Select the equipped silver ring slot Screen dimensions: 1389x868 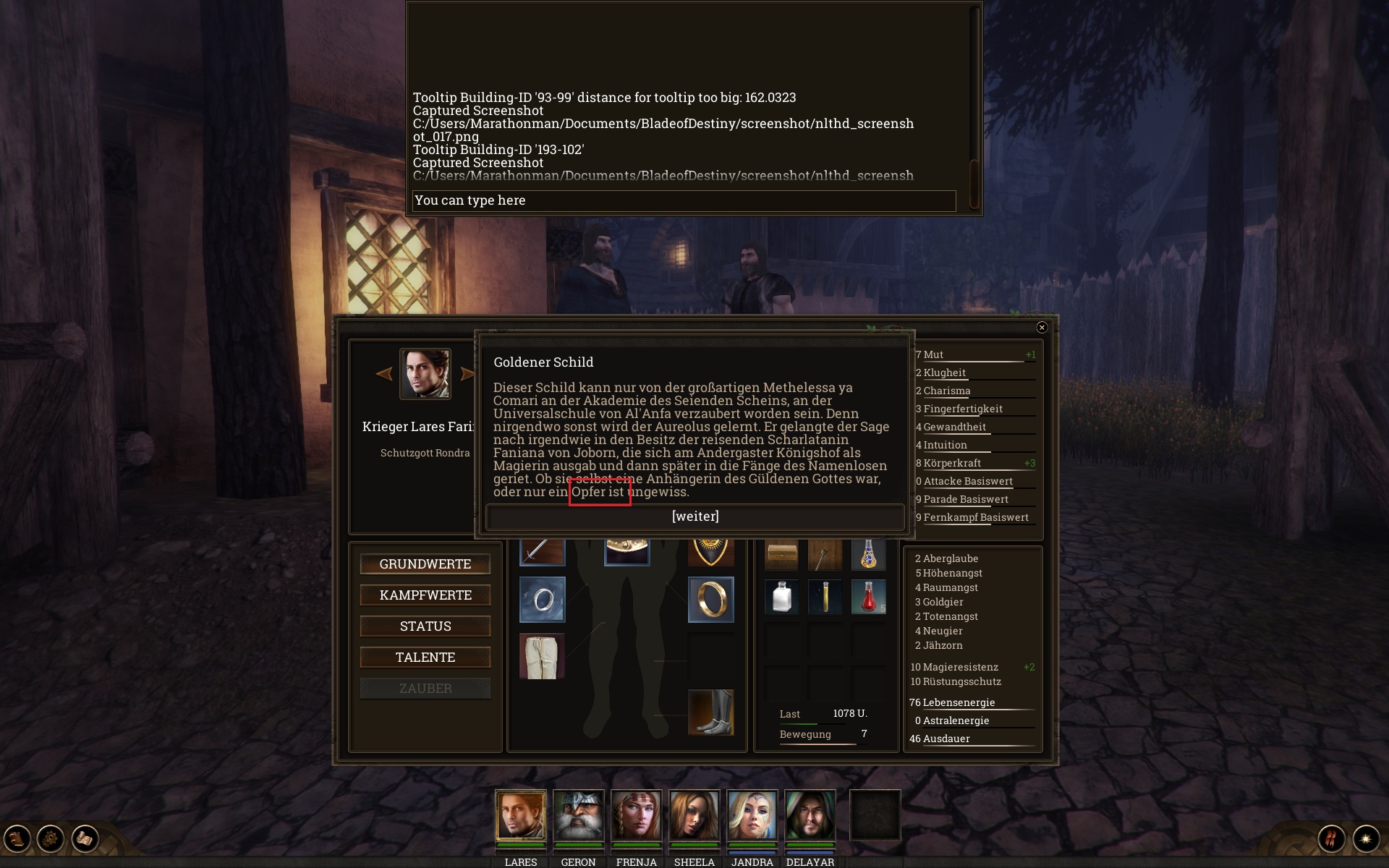pyautogui.click(x=542, y=600)
